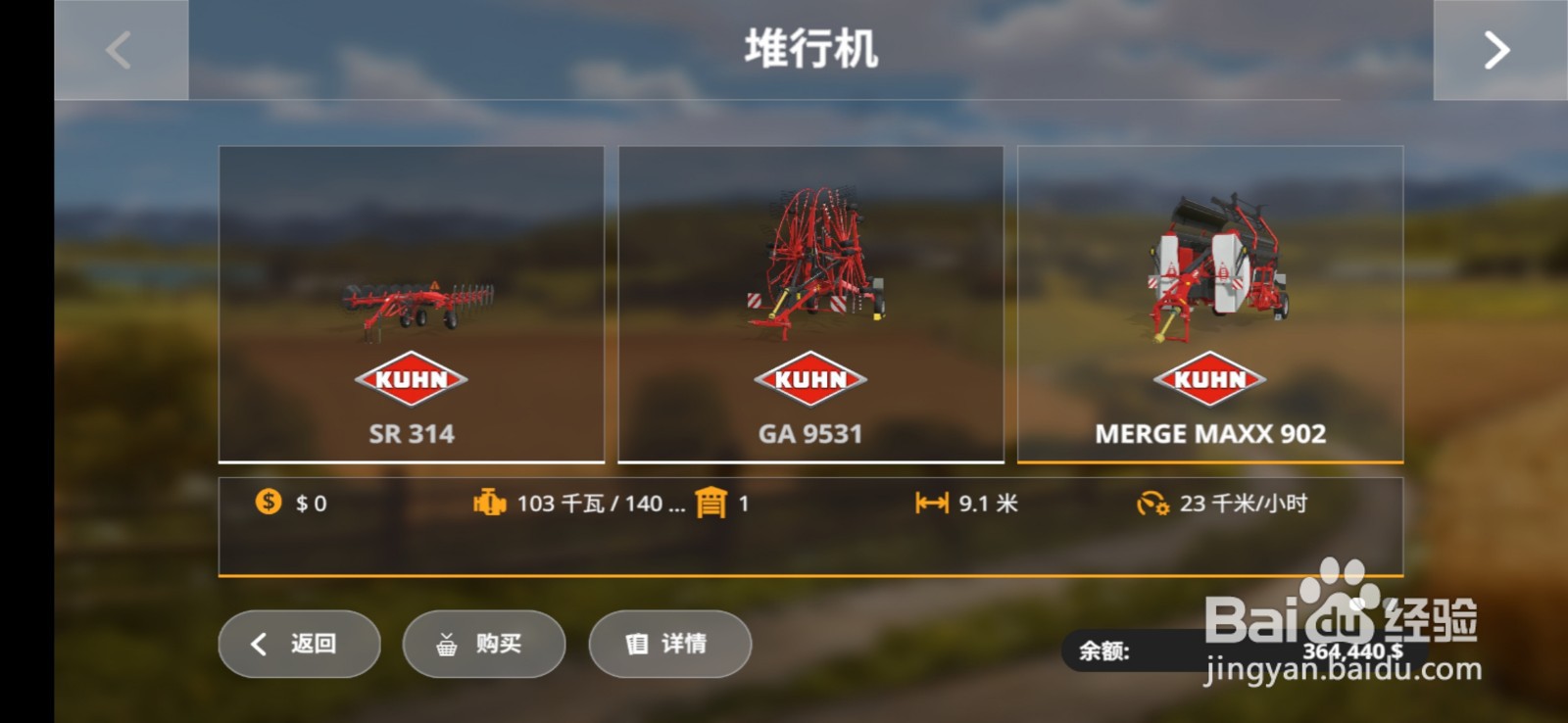Click the 堆行机 category title
This screenshot has height=723, width=1568.
point(811,49)
